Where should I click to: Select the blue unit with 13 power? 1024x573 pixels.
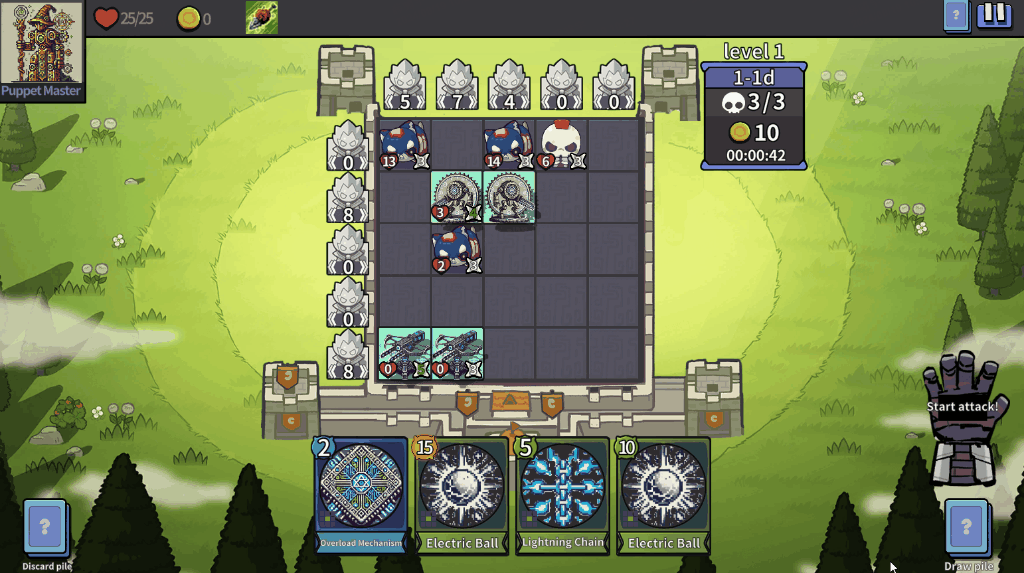click(x=405, y=145)
